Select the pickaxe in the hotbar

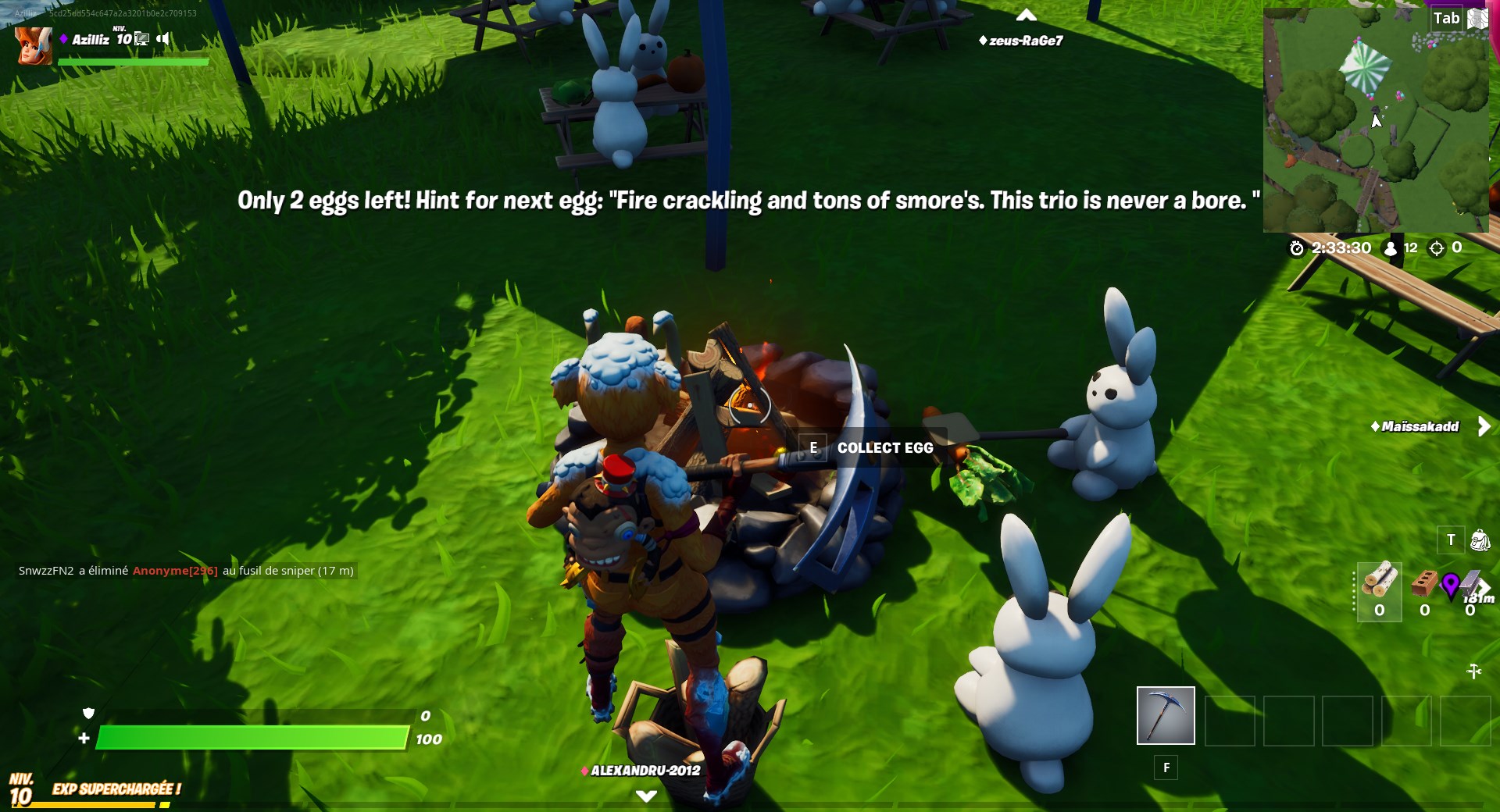[x=1165, y=715]
